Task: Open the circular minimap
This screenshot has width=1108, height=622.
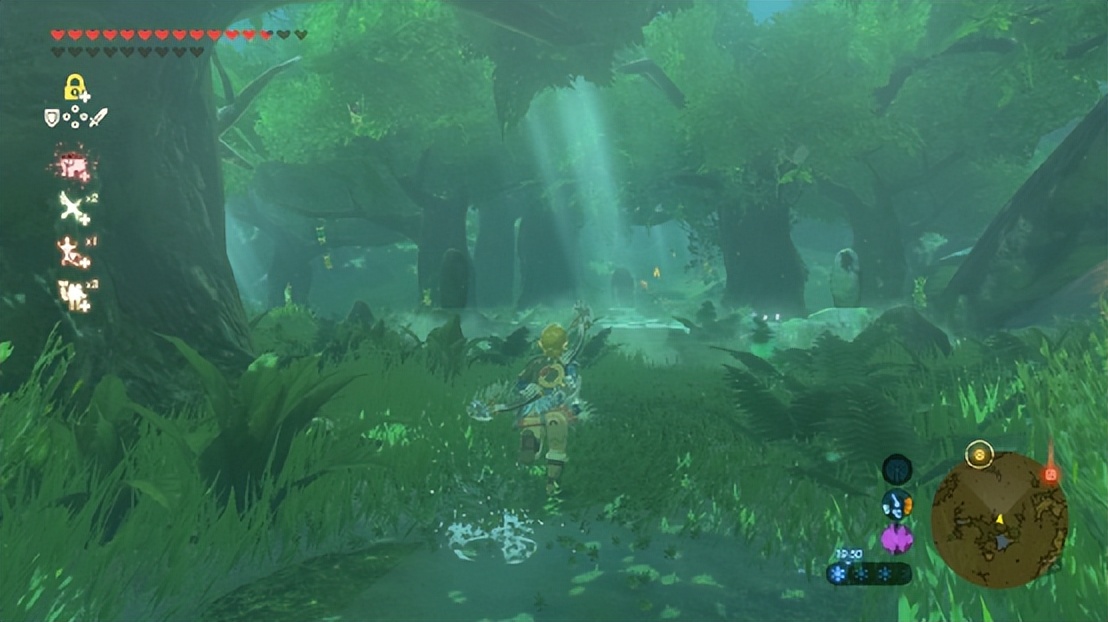Action: (x=998, y=520)
